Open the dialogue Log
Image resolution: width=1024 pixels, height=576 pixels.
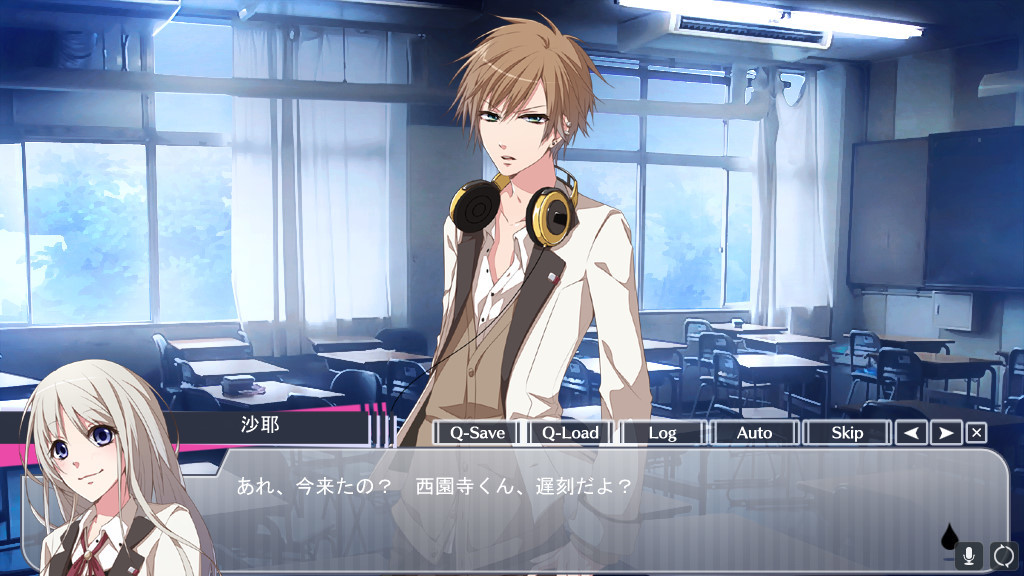(662, 433)
